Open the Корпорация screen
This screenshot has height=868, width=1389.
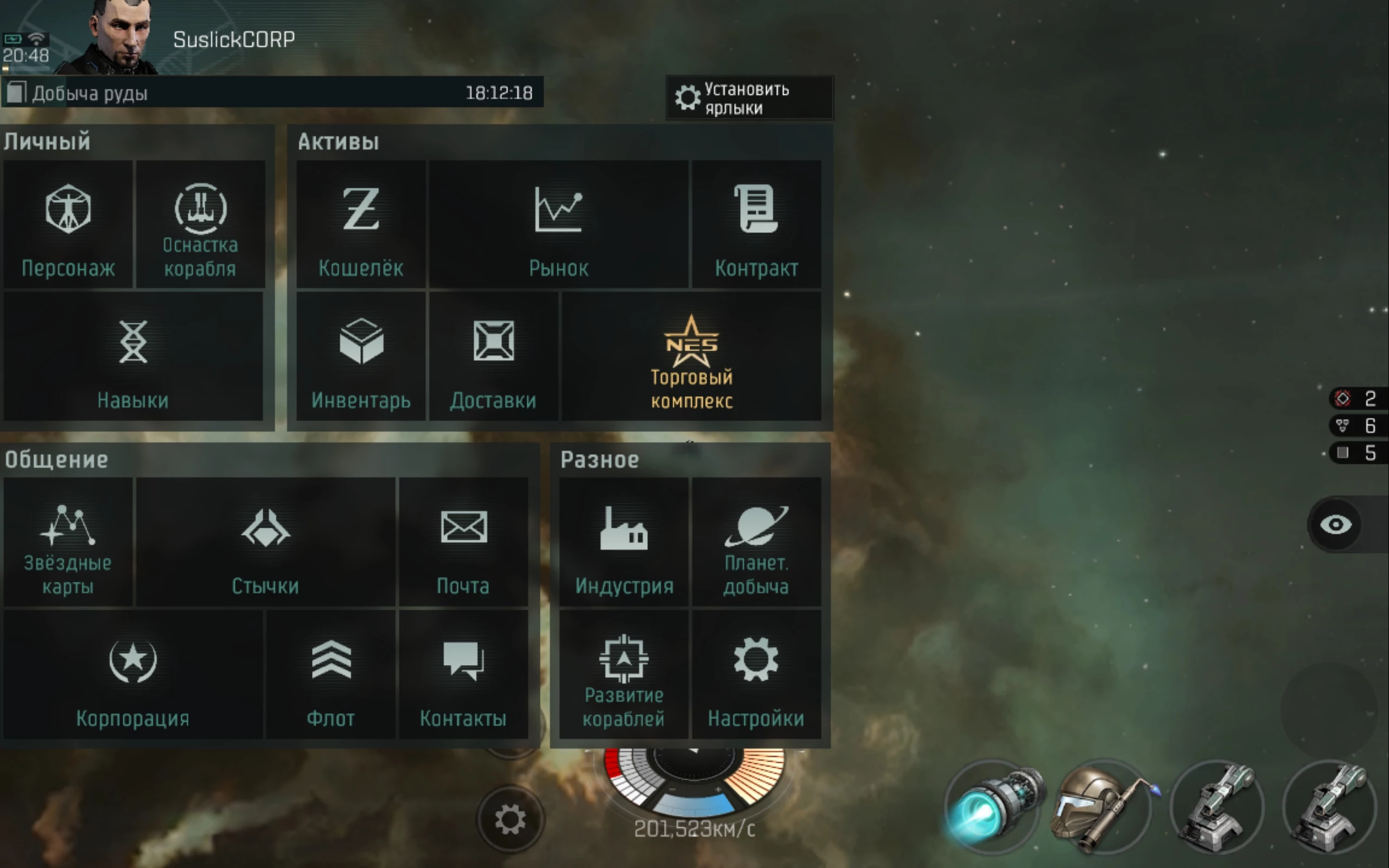132,674
